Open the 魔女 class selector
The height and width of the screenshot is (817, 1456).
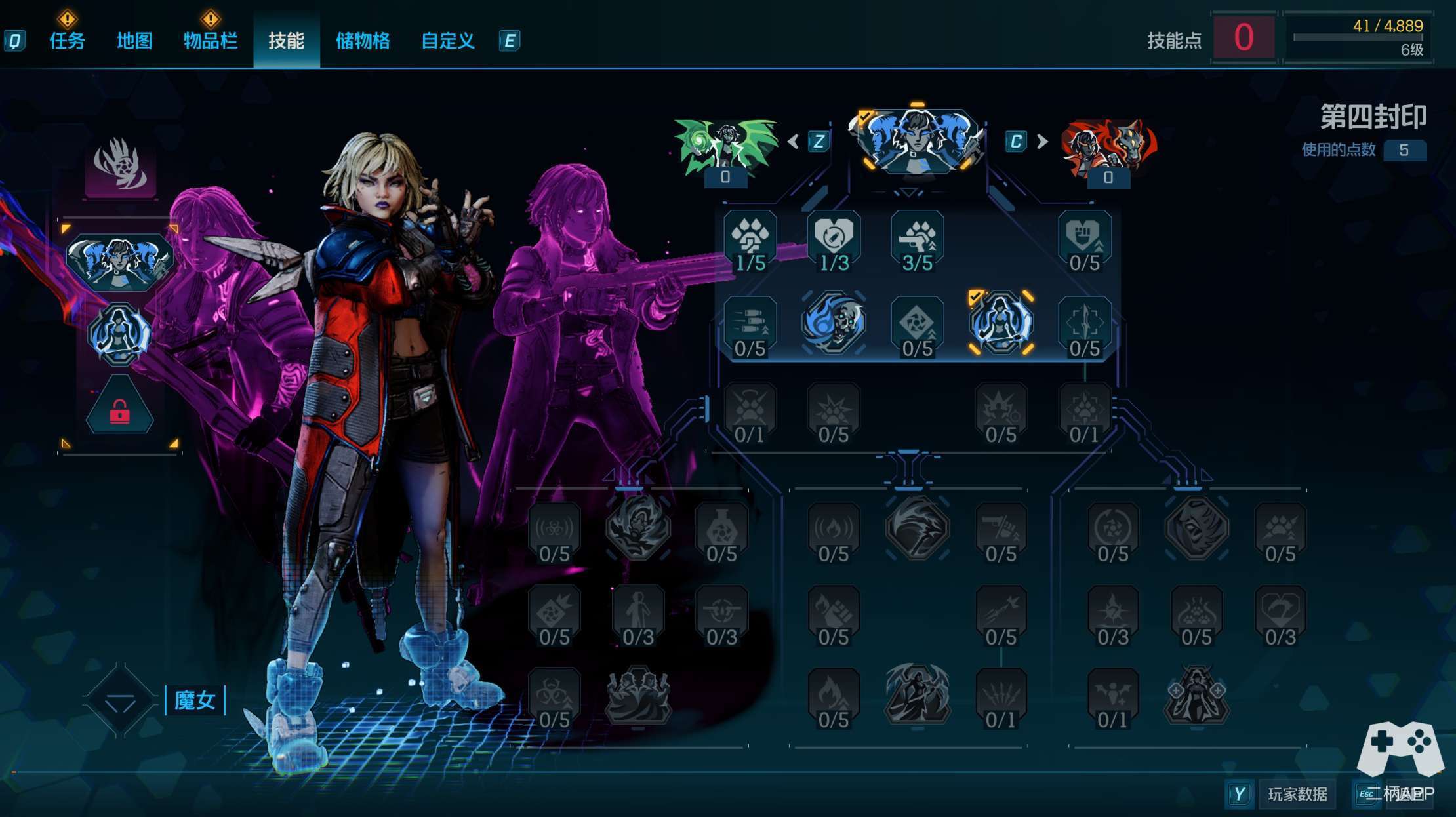194,700
